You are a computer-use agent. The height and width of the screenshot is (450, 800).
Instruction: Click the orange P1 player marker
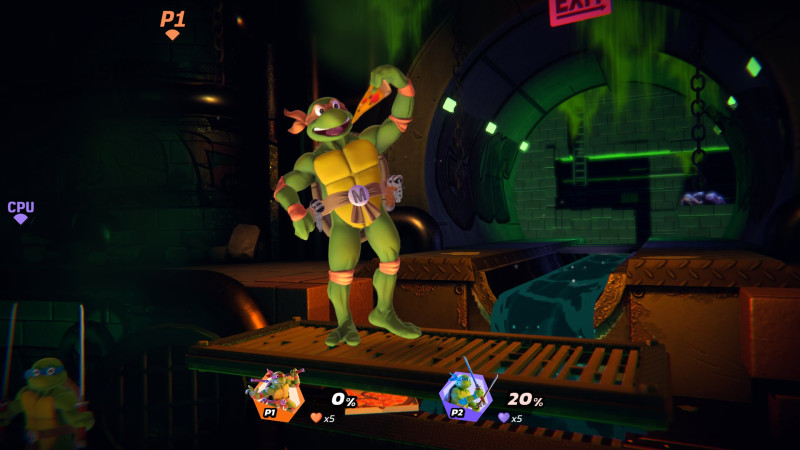coord(173,23)
